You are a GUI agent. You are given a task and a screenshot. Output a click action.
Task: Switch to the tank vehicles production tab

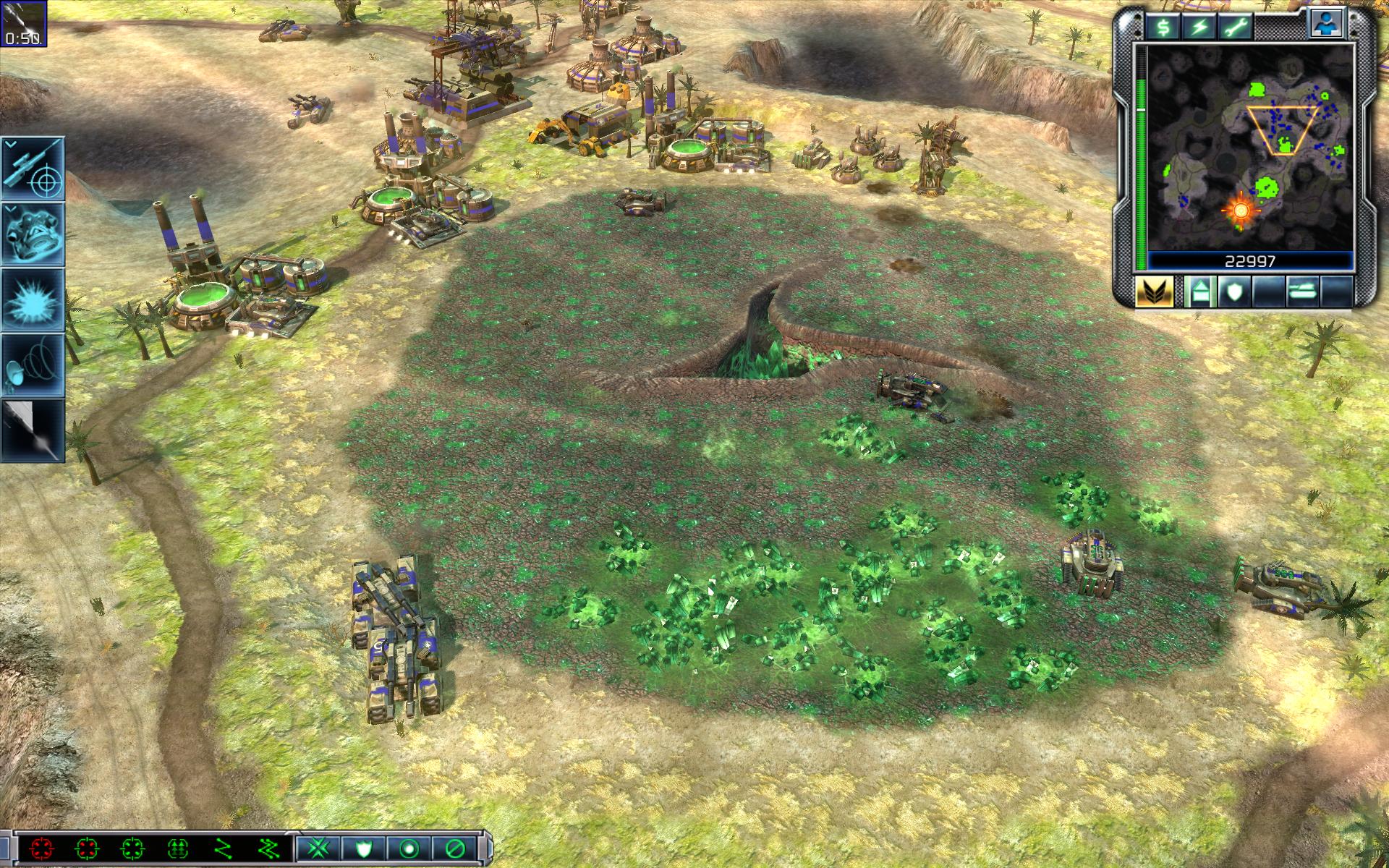(x=1302, y=291)
